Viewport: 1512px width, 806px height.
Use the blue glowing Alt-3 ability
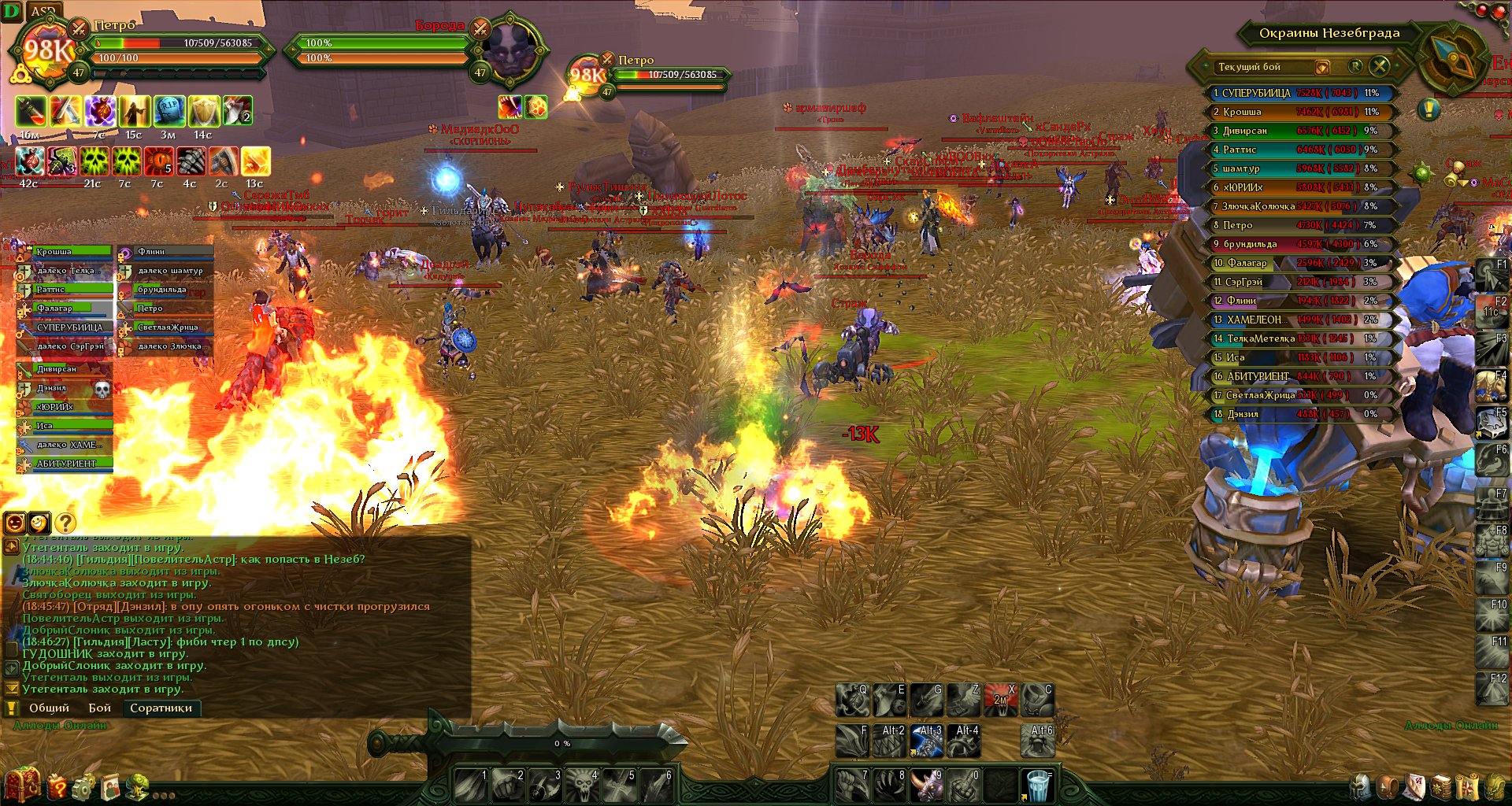pyautogui.click(x=926, y=741)
